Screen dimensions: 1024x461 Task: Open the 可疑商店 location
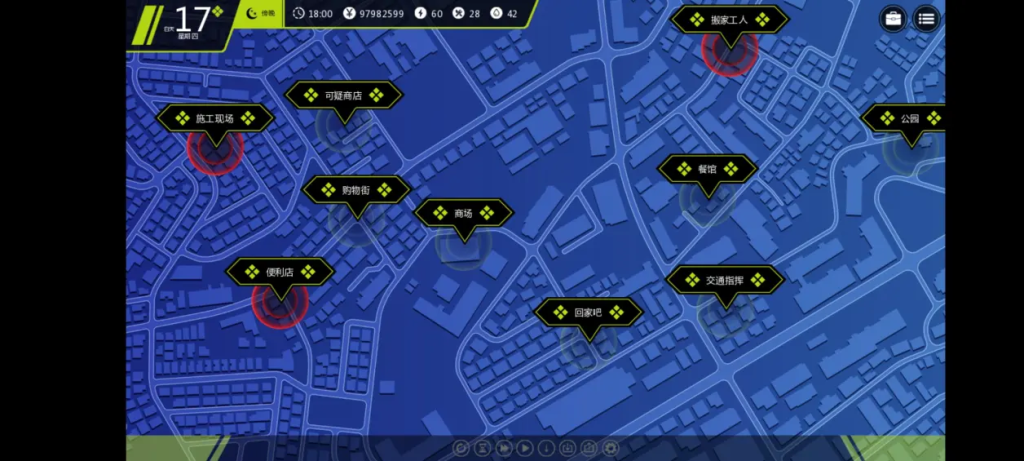344,96
